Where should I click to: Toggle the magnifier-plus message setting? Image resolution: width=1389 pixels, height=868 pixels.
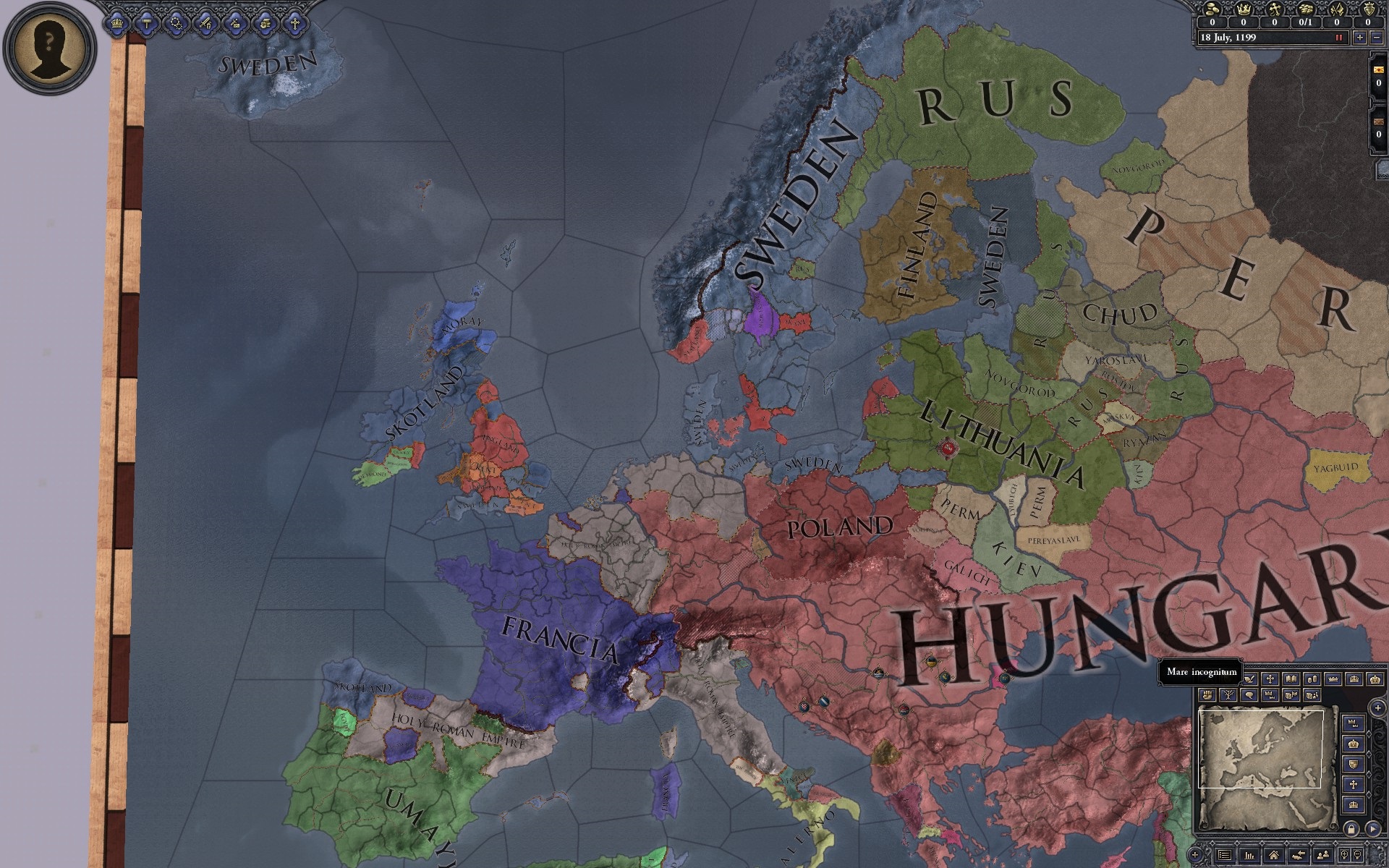click(x=1345, y=854)
